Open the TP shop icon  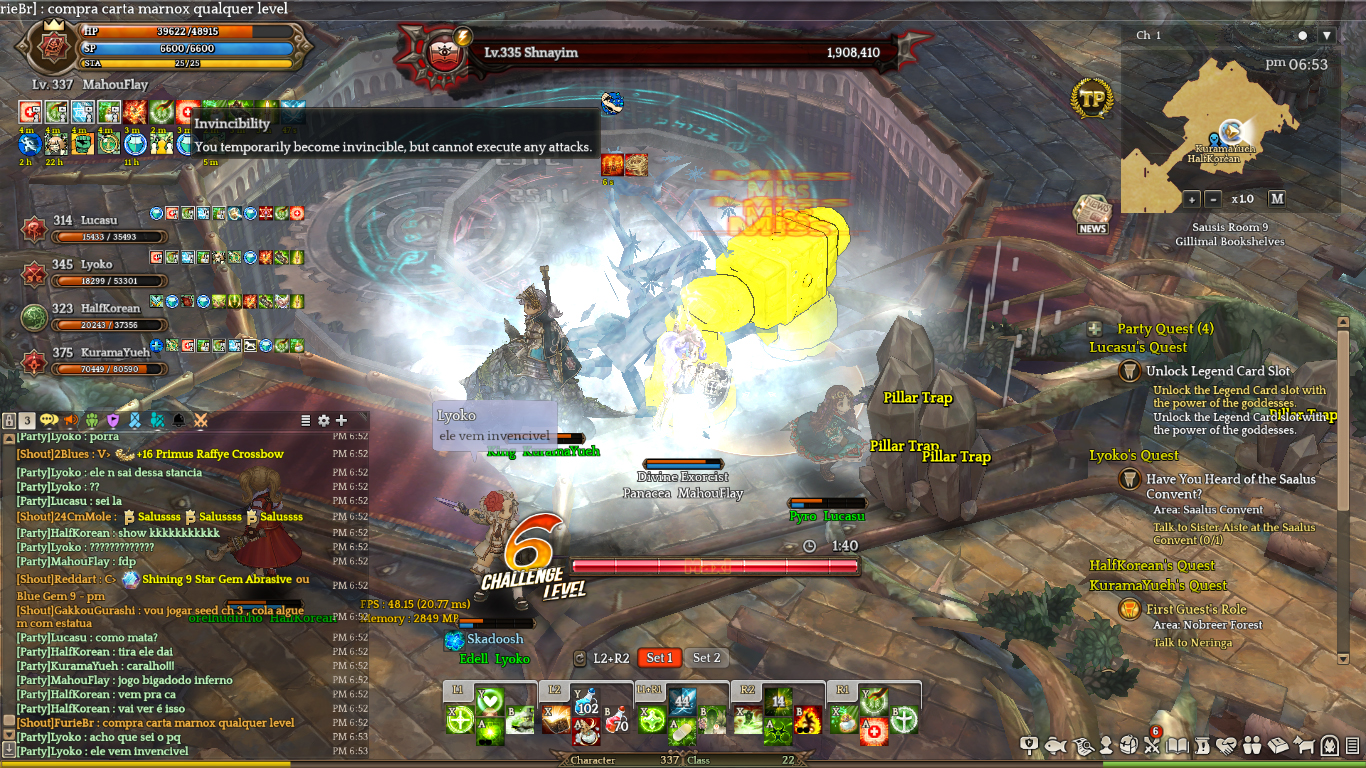pos(1093,99)
